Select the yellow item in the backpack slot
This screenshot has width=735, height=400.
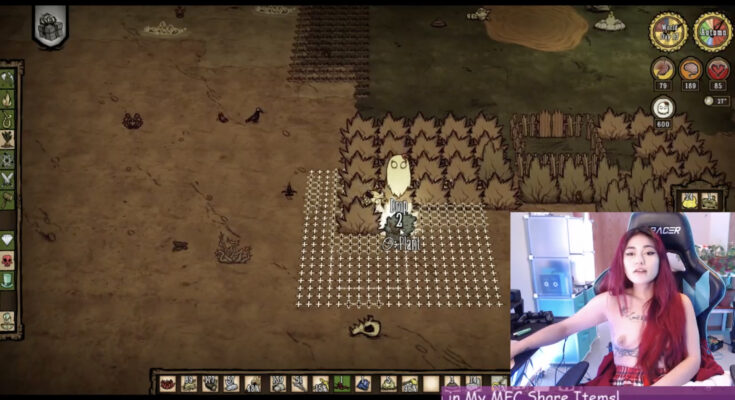690,200
